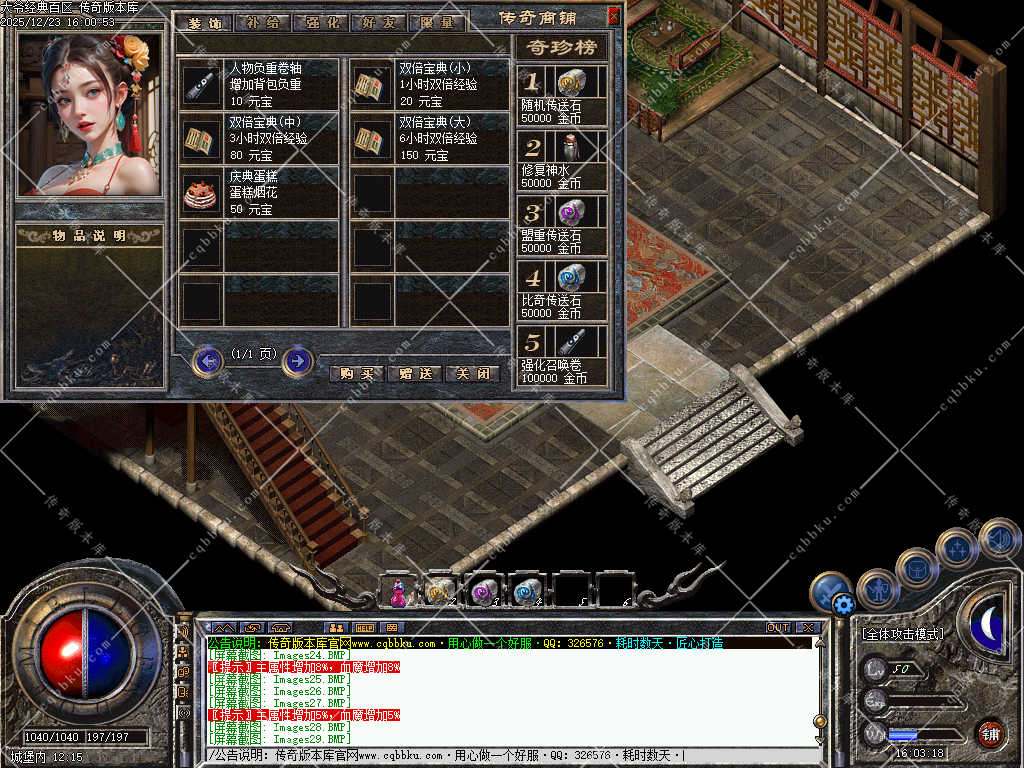Select the 人物负重卷轴 scroll item
Screen dimensions: 1024x768
tap(202, 85)
